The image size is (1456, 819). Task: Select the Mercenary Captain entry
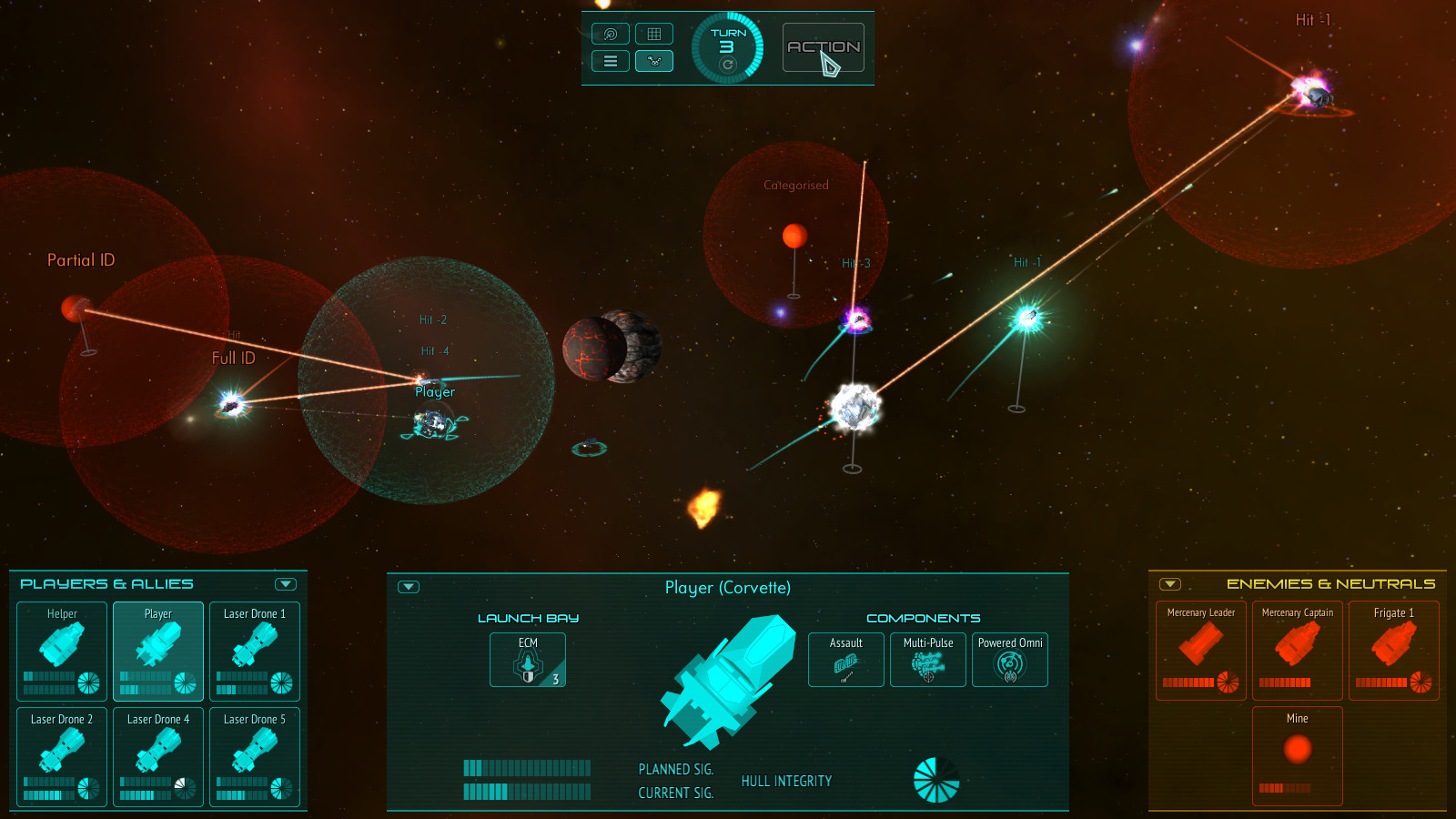1297,651
